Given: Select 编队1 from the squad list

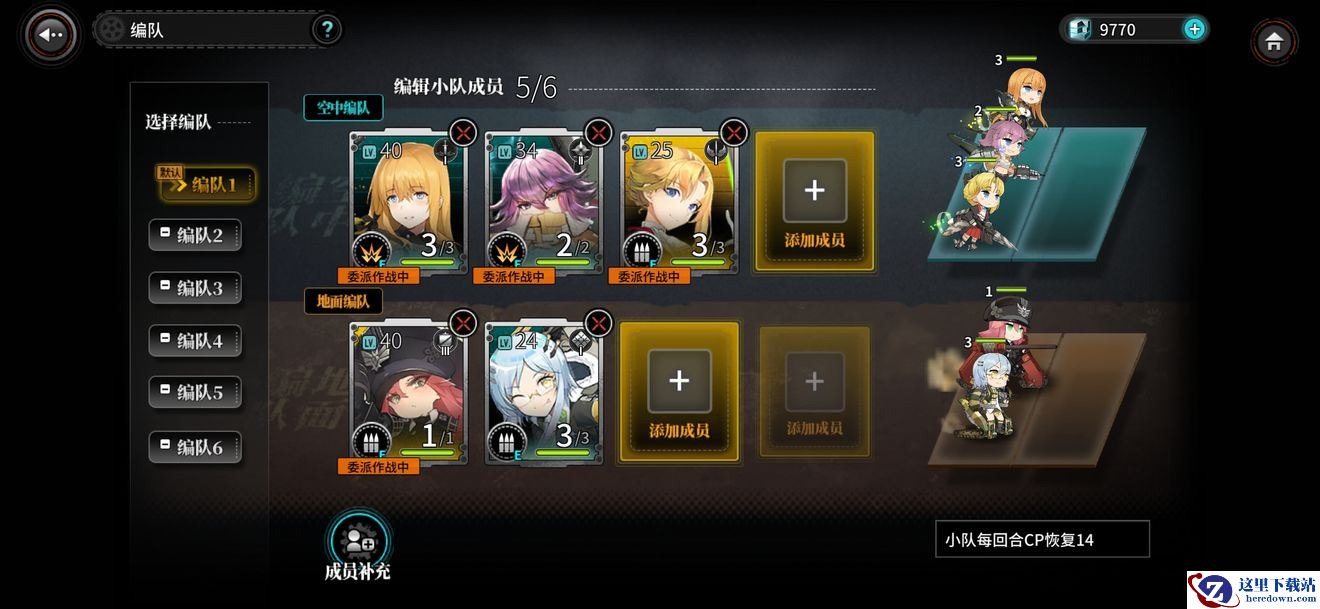Looking at the screenshot, I should (x=207, y=184).
